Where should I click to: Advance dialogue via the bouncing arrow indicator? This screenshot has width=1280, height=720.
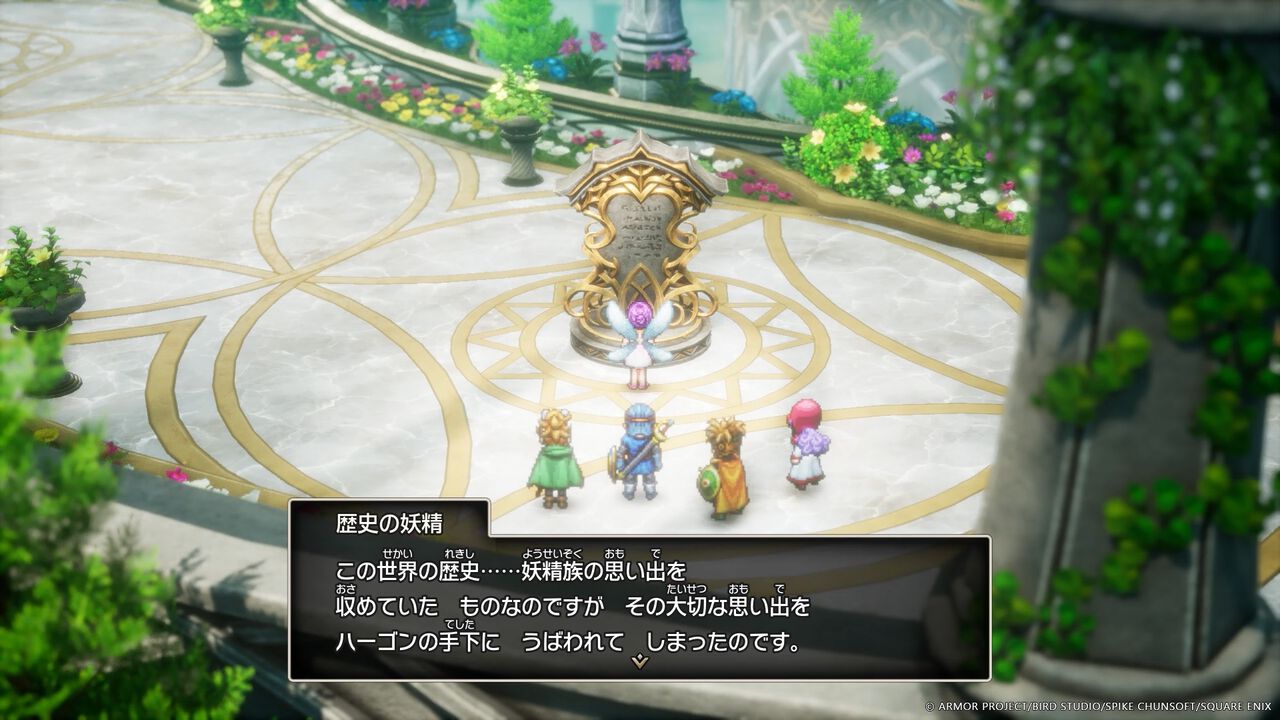click(637, 661)
